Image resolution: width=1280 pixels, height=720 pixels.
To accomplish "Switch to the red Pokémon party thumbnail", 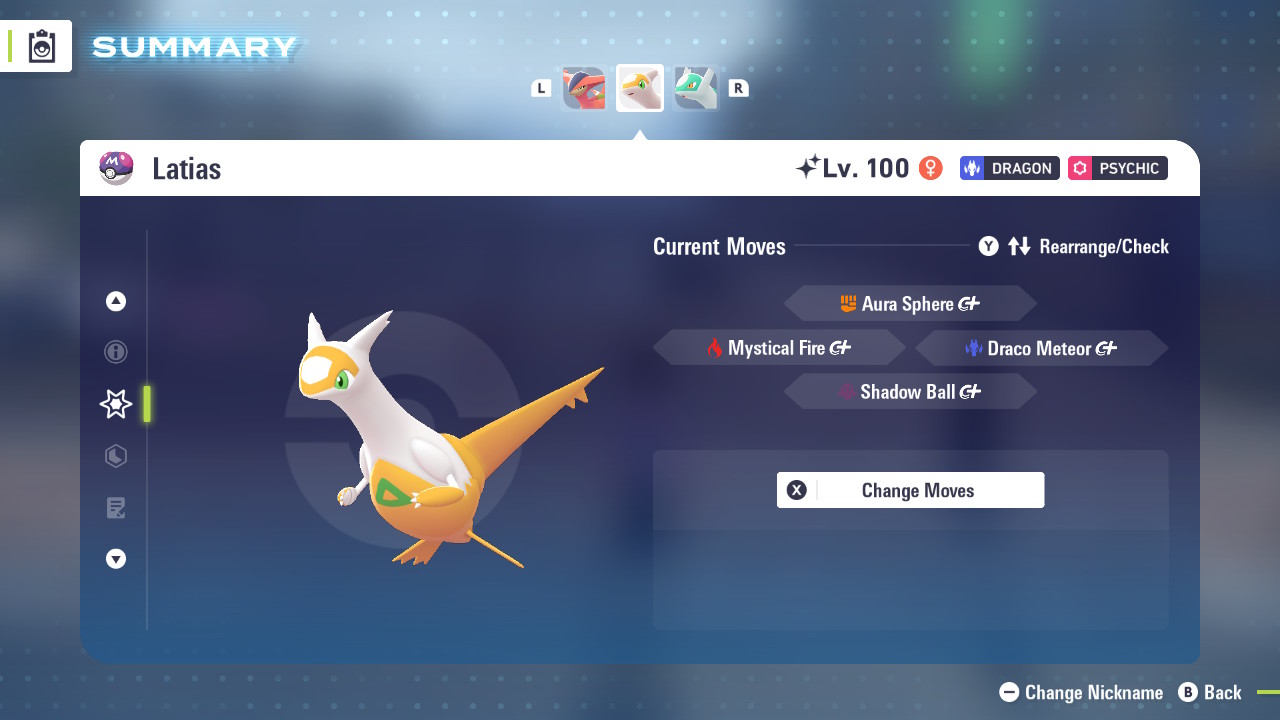I will click(584, 88).
